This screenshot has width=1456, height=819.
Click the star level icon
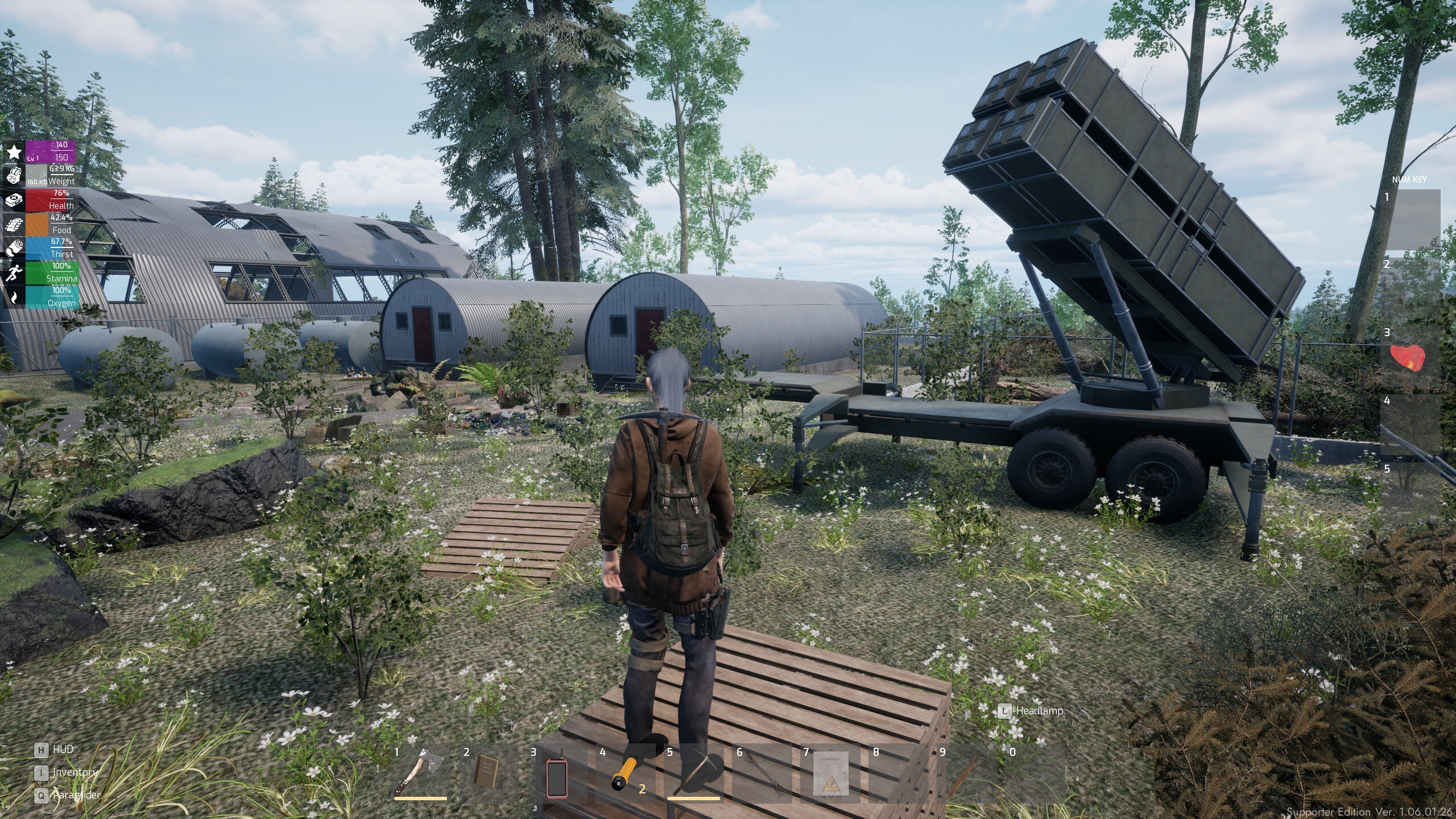[14, 152]
